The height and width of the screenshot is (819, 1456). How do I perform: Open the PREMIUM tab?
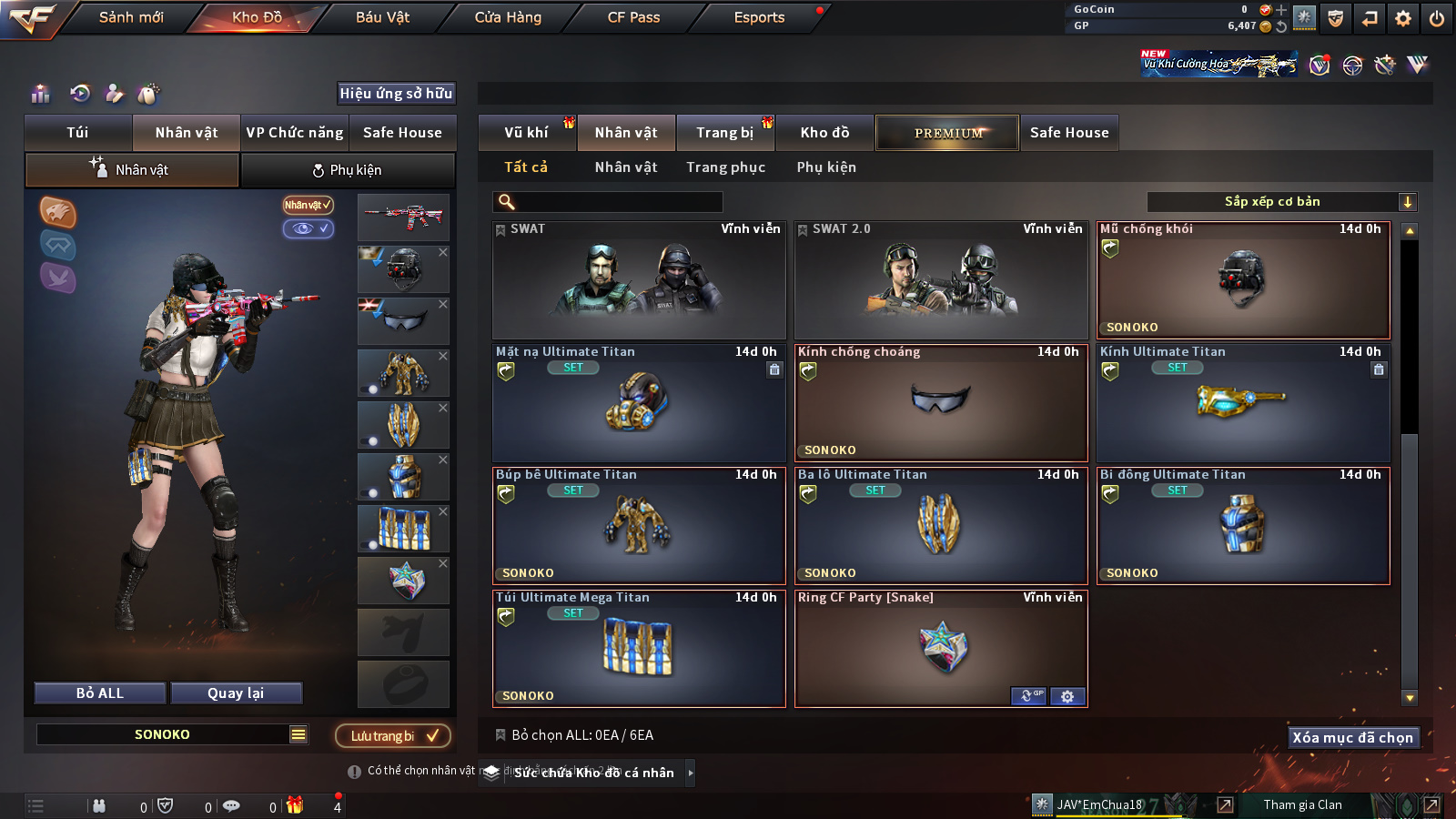click(x=947, y=133)
